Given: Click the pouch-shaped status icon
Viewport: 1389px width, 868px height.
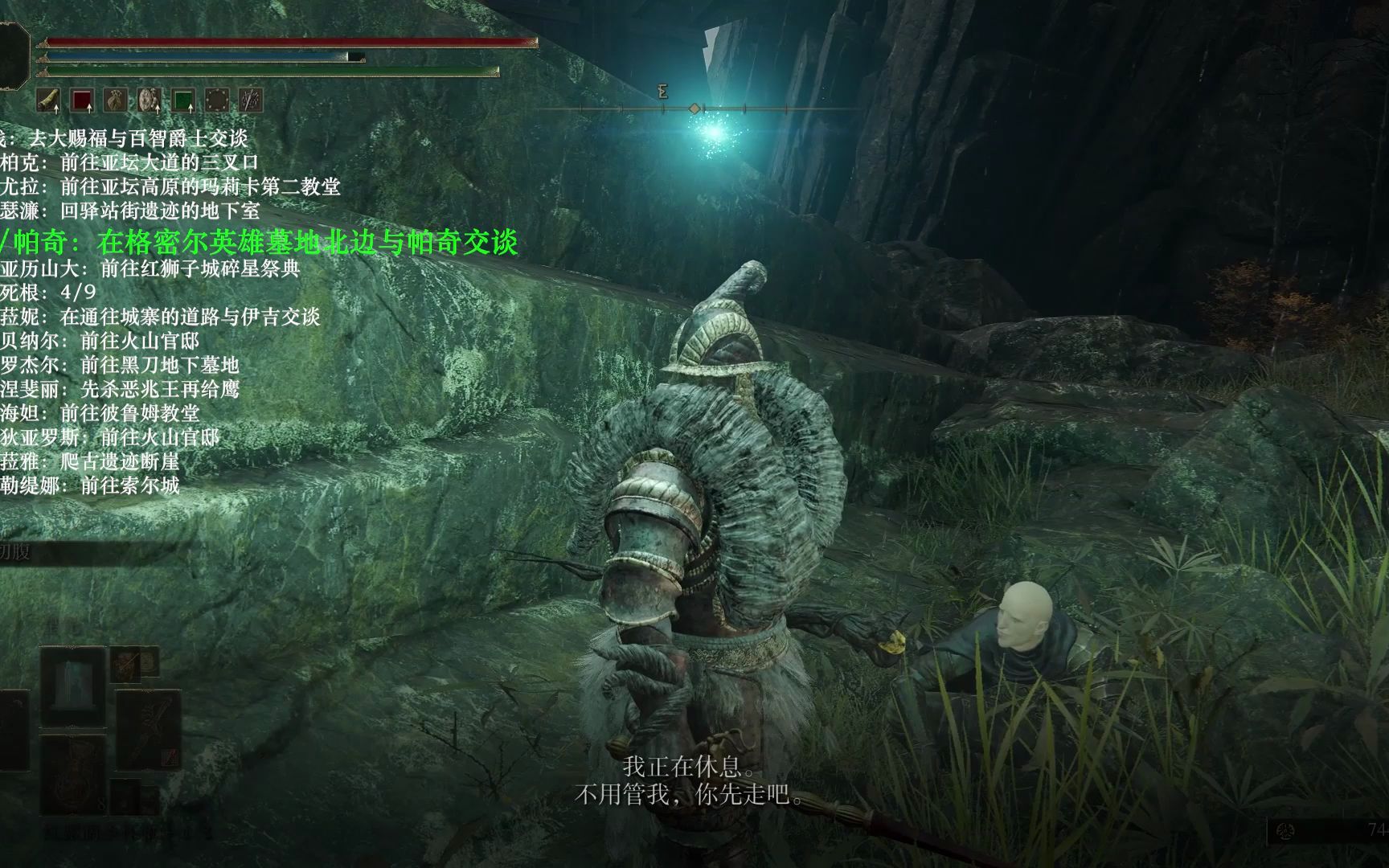Looking at the screenshot, I should click(116, 100).
